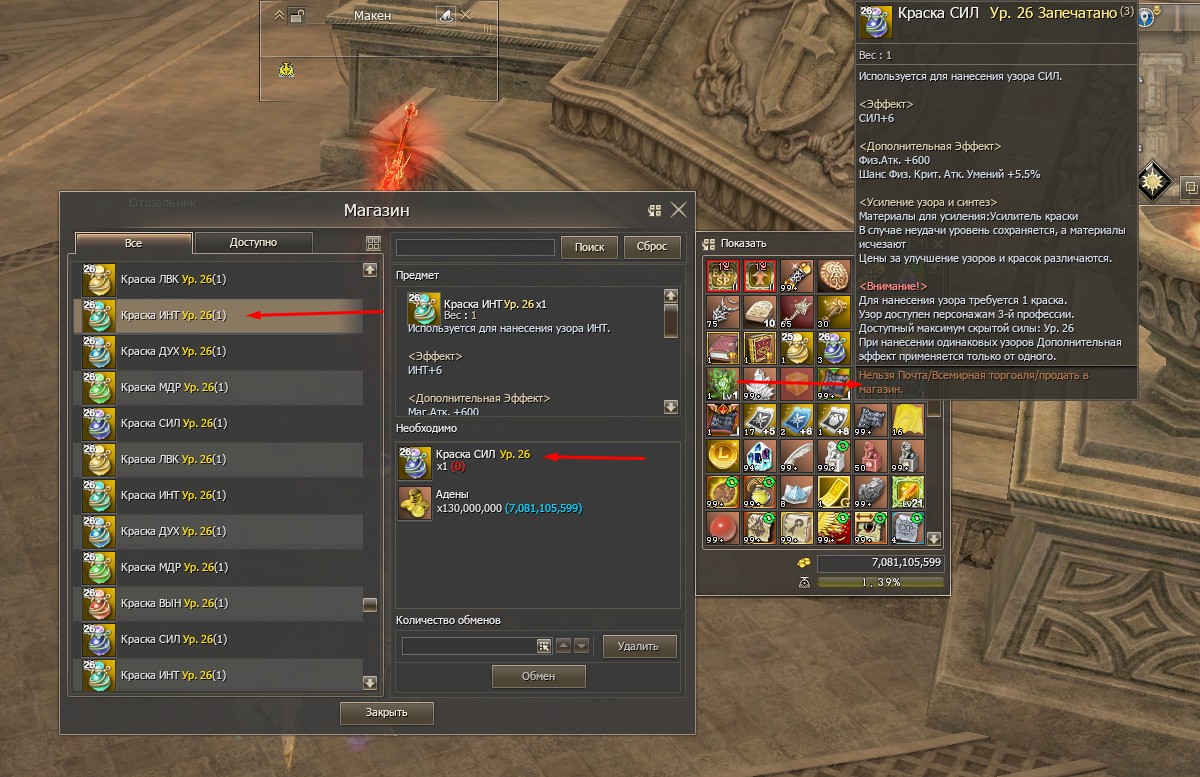Switch to the Доступно tab
This screenshot has height=777, width=1200.
(253, 243)
